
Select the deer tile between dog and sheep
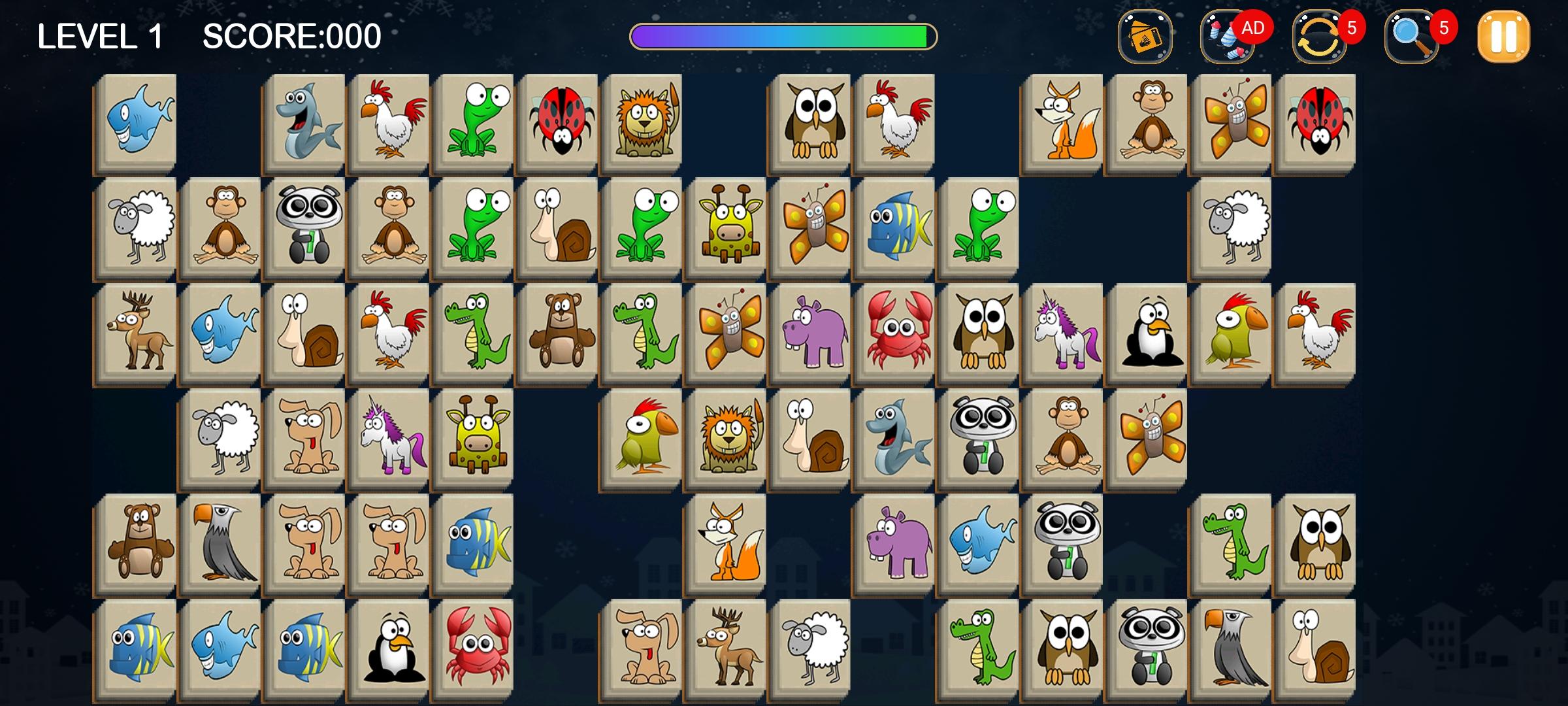coord(727,647)
